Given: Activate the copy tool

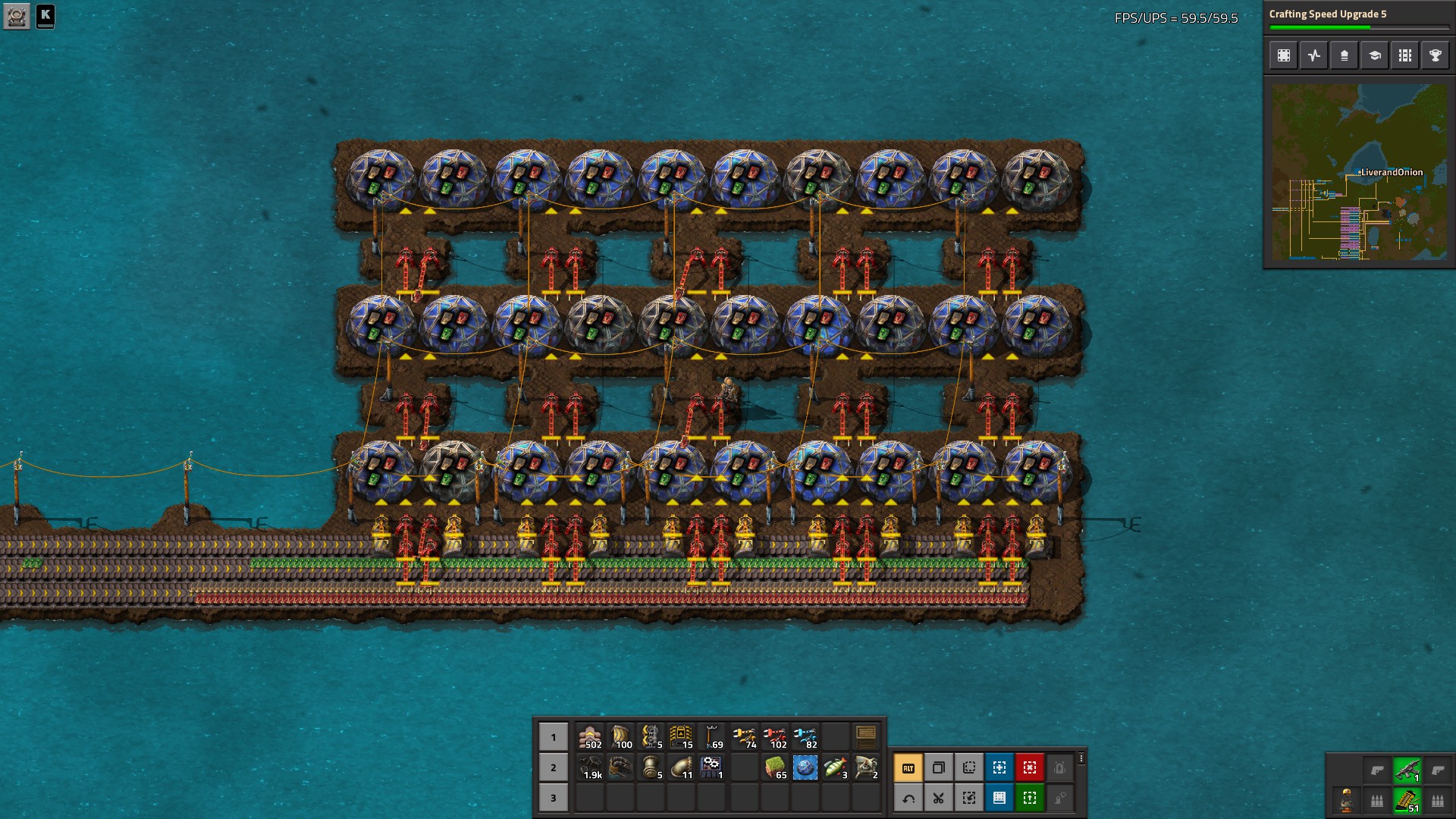Looking at the screenshot, I should tap(938, 767).
